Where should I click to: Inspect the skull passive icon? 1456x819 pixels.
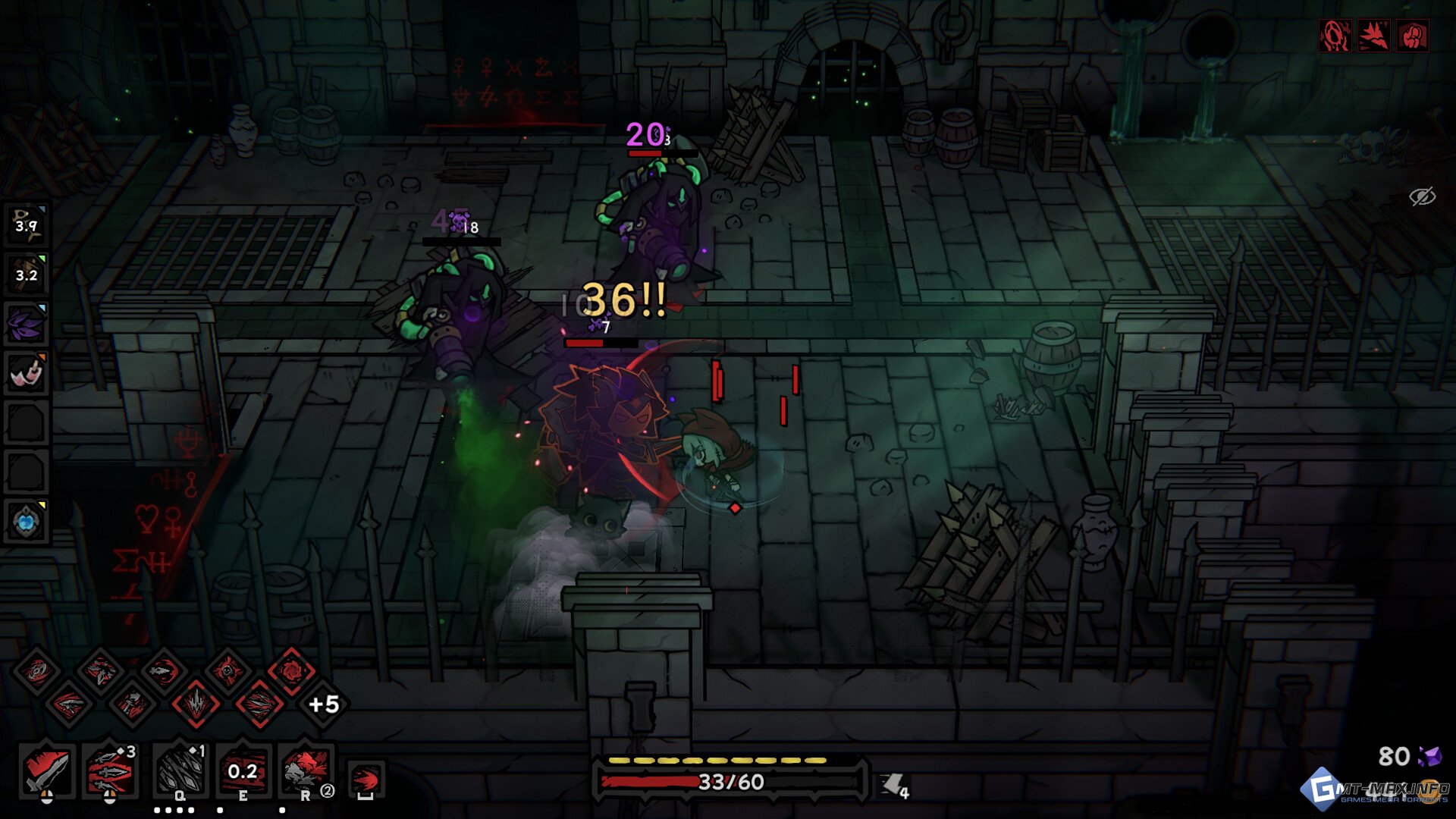click(x=227, y=670)
